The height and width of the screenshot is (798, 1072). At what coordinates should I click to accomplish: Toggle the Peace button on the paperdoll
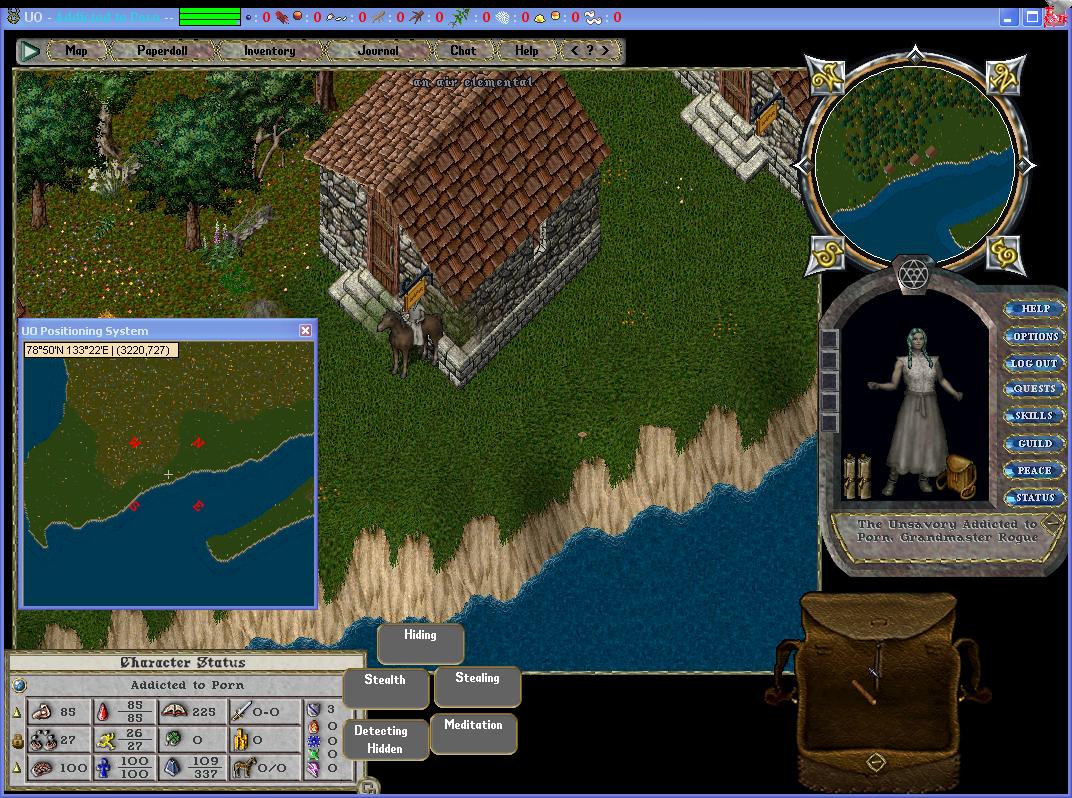[x=1034, y=470]
